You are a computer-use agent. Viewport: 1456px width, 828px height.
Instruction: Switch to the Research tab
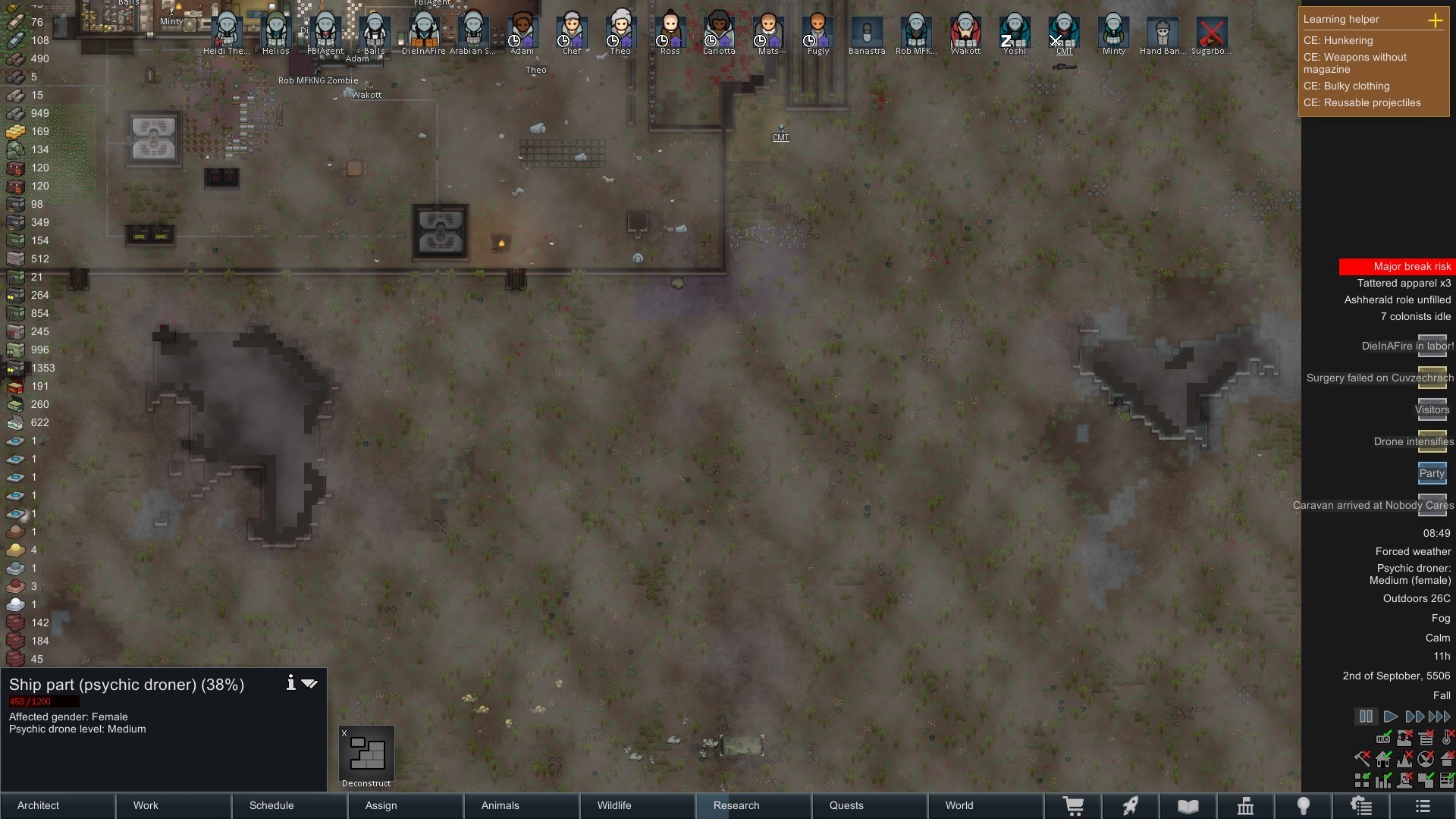pyautogui.click(x=736, y=806)
